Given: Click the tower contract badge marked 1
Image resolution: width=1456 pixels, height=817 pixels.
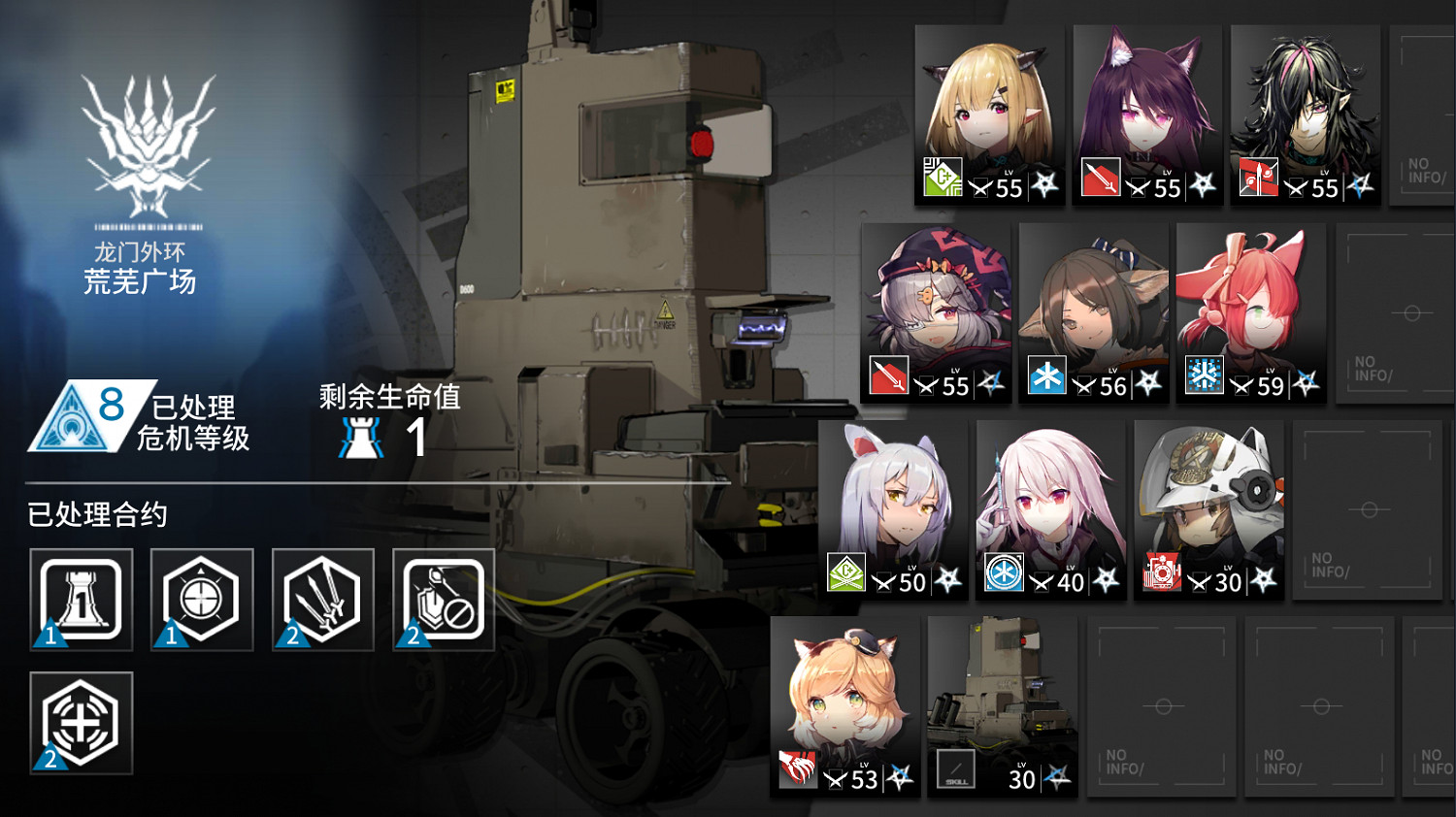Looking at the screenshot, I should click(81, 599).
